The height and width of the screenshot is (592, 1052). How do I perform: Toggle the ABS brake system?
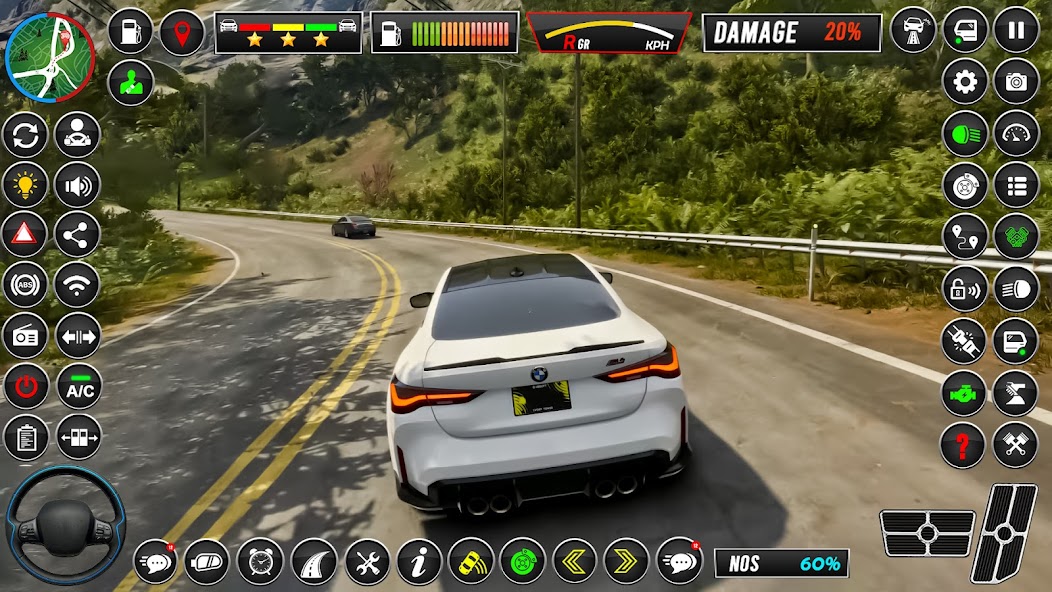pos(25,285)
